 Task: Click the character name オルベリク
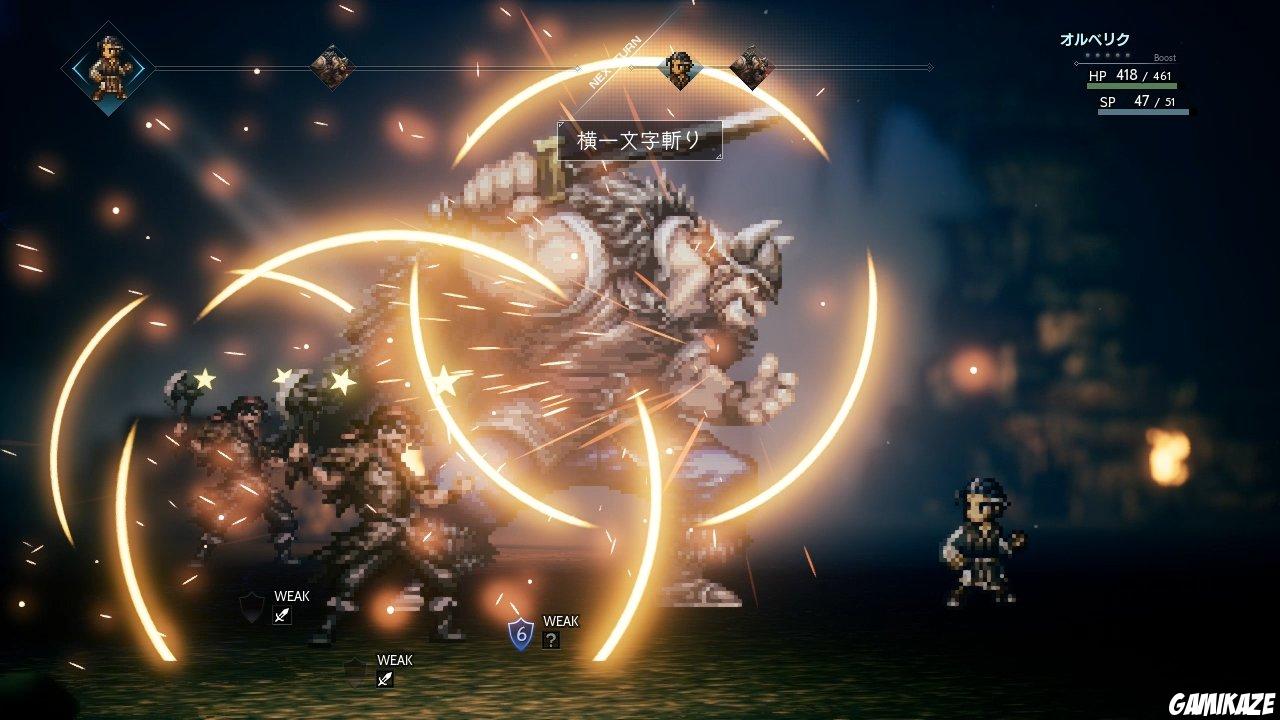pyautogui.click(x=1096, y=37)
